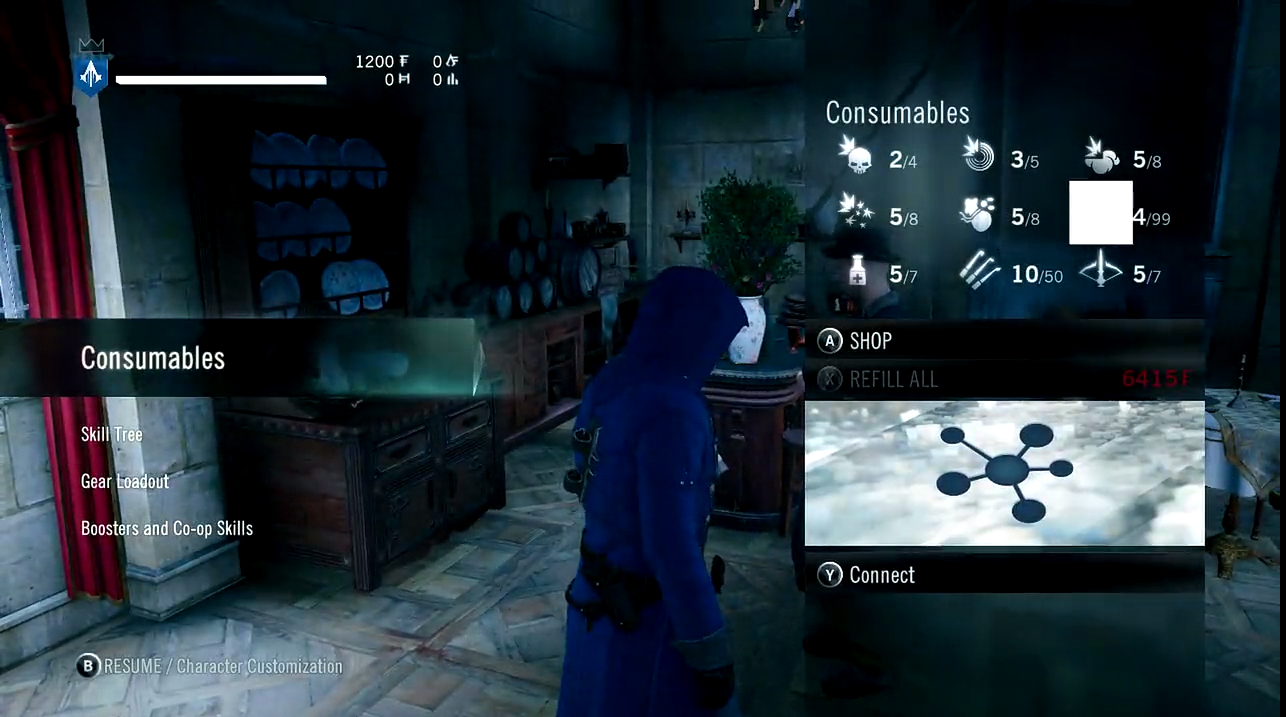Select the medicine bottle consumable
The height and width of the screenshot is (717, 1286).
coord(857,272)
